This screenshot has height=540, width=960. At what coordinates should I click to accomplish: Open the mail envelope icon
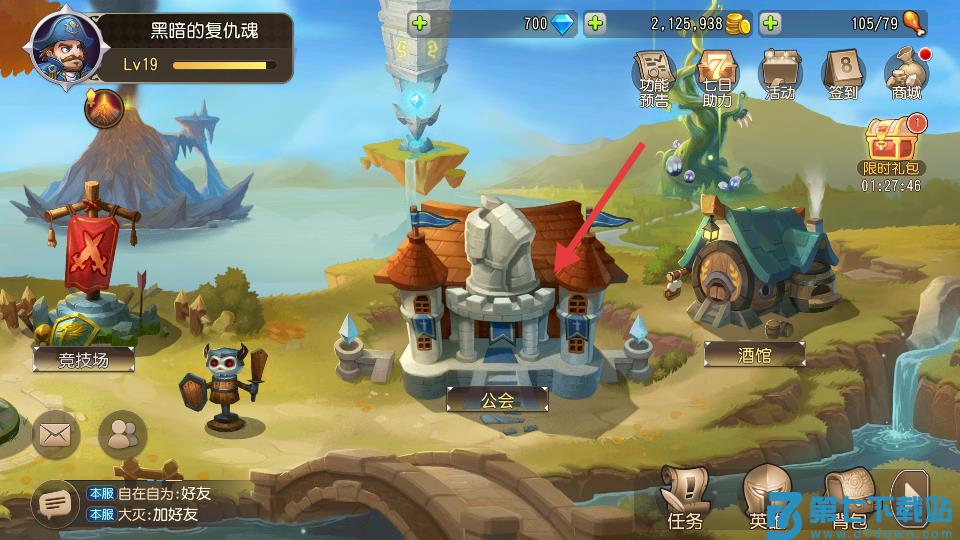(56, 434)
